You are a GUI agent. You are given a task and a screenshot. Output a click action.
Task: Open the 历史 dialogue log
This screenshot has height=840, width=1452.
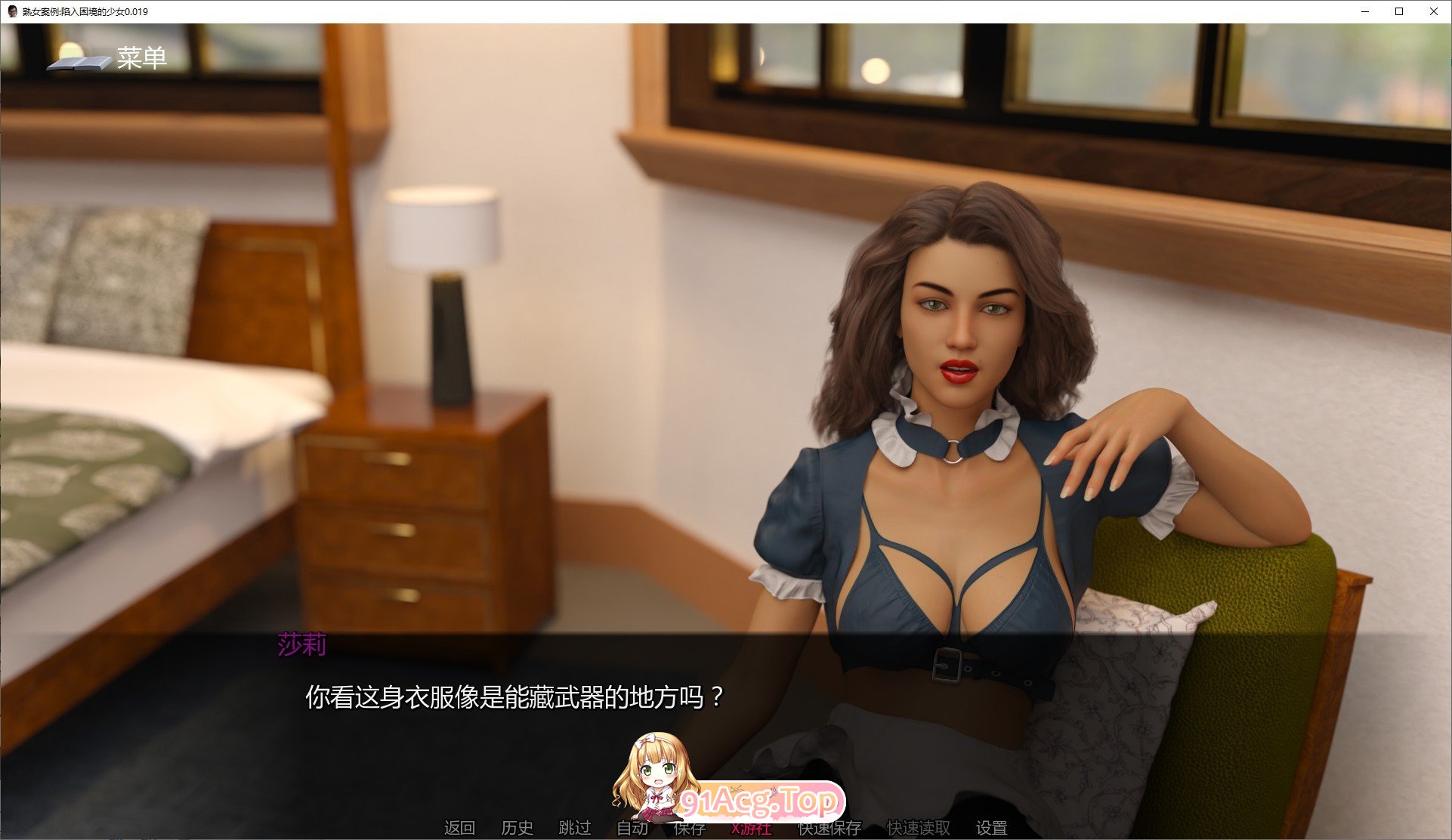point(517,828)
